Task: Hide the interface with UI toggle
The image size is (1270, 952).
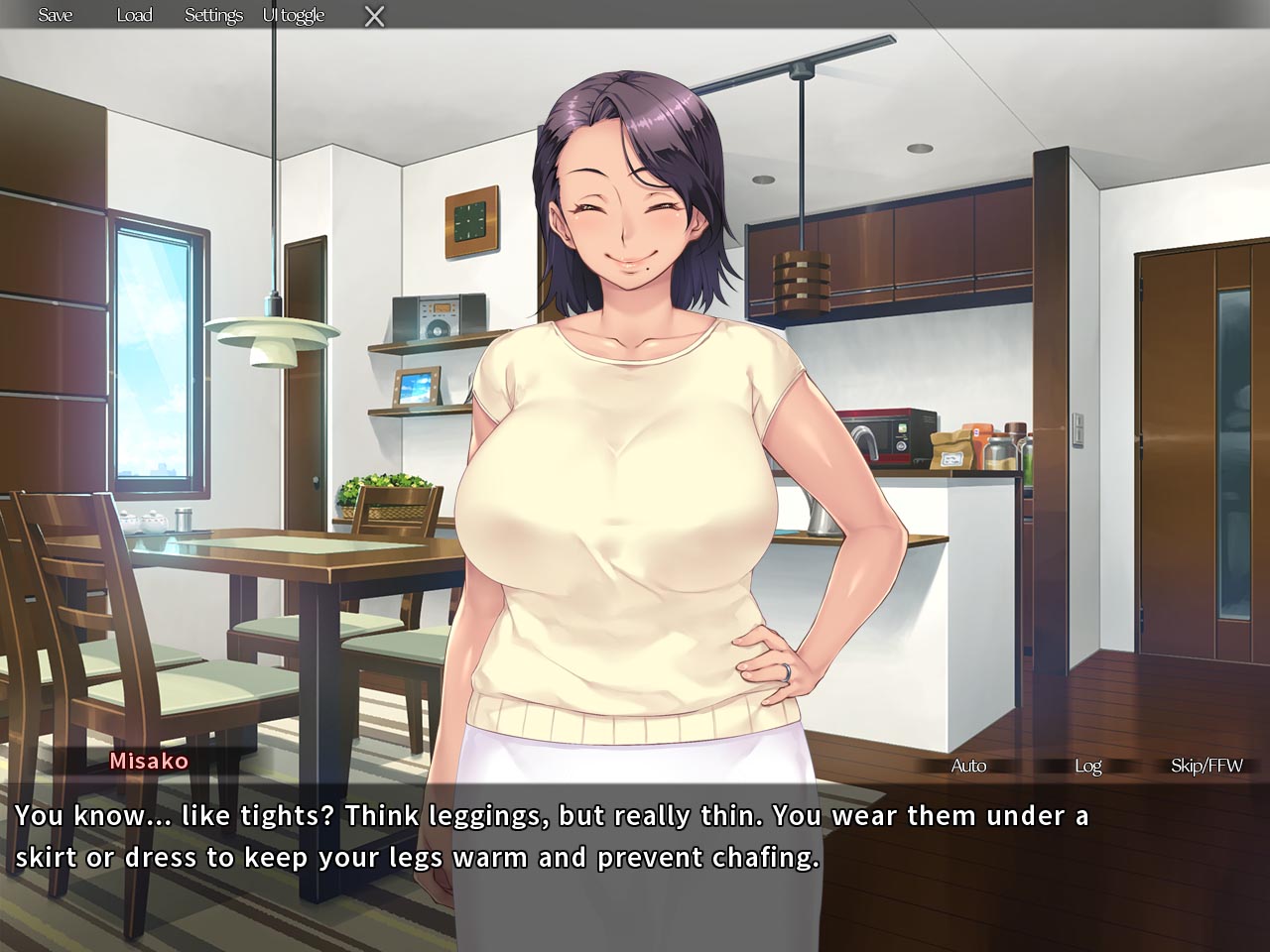Action: click(294, 15)
